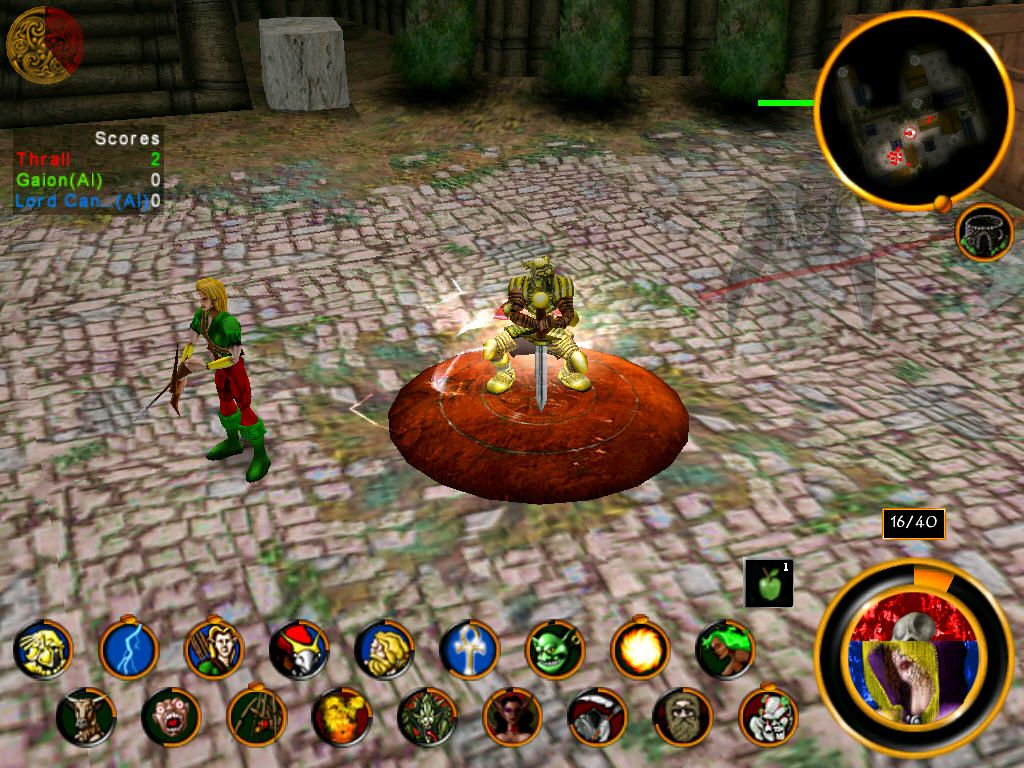This screenshot has height=768, width=1024.
Task: Activate the fireball spell icon
Action: coord(639,649)
